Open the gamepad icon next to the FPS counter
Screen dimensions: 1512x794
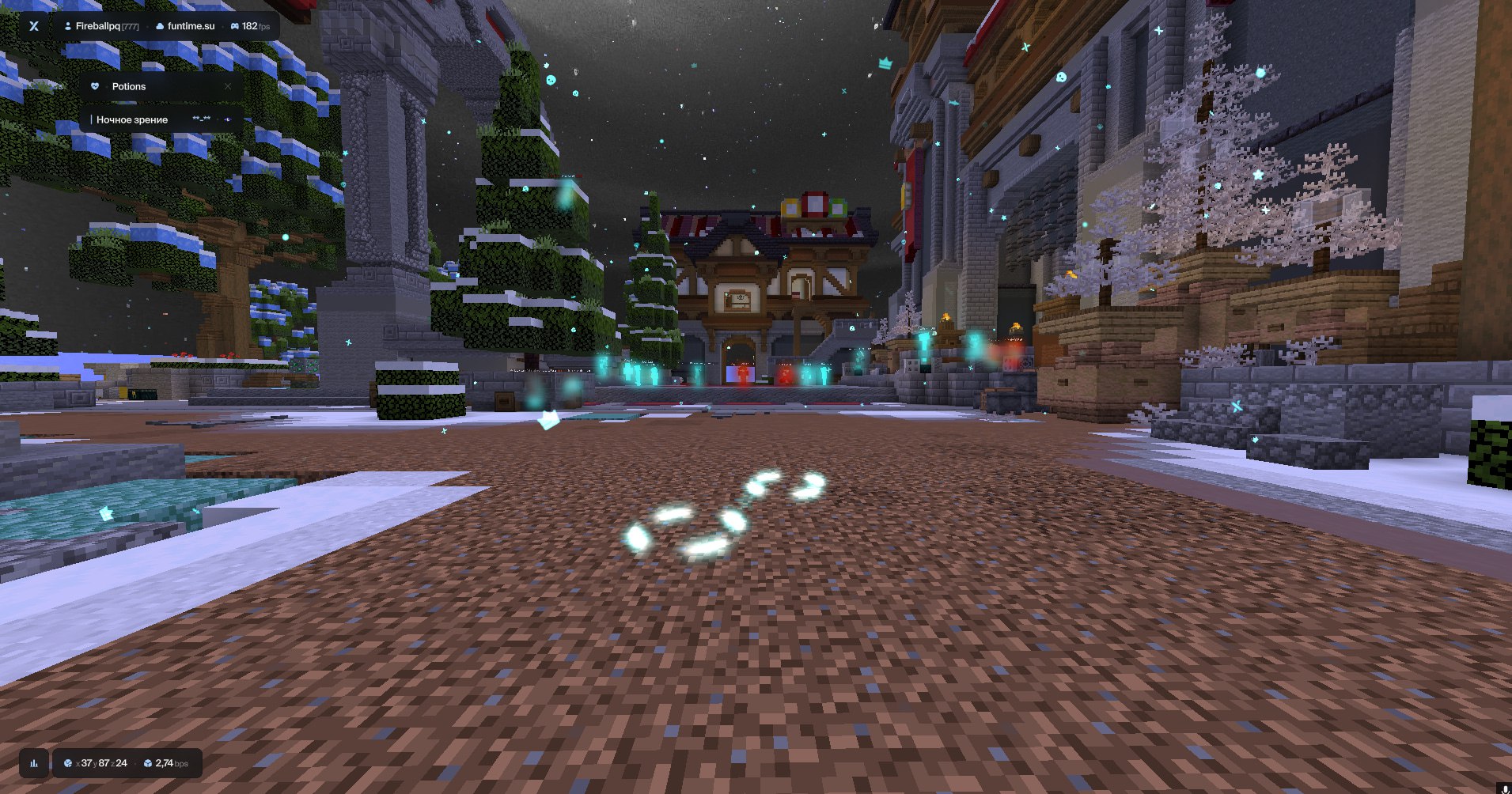[235, 25]
